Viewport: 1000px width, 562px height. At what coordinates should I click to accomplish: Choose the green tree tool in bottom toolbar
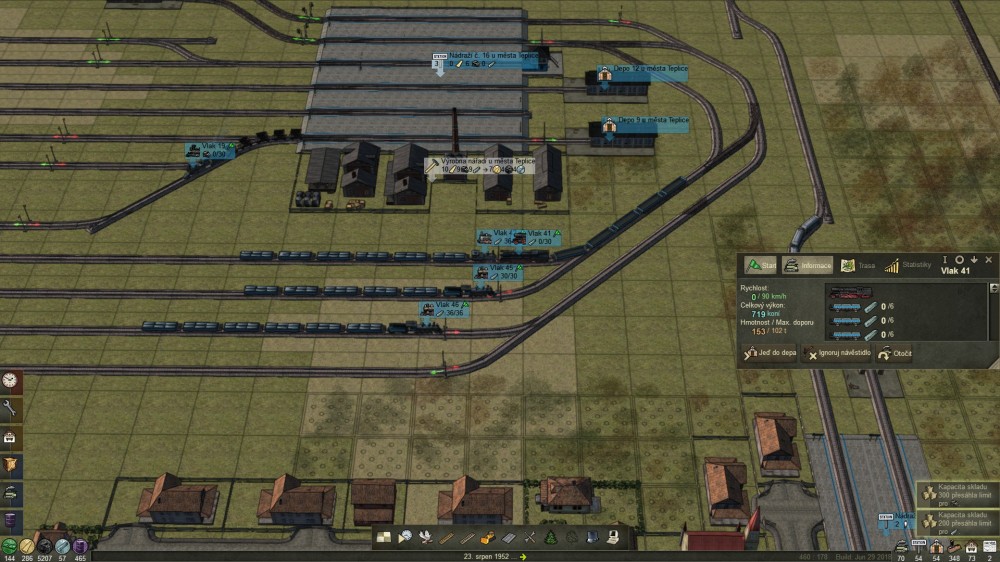(549, 537)
